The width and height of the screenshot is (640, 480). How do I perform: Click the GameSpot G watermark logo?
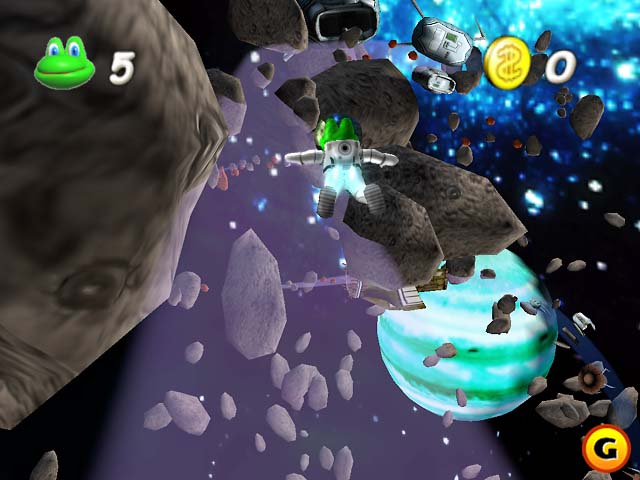pos(603,444)
